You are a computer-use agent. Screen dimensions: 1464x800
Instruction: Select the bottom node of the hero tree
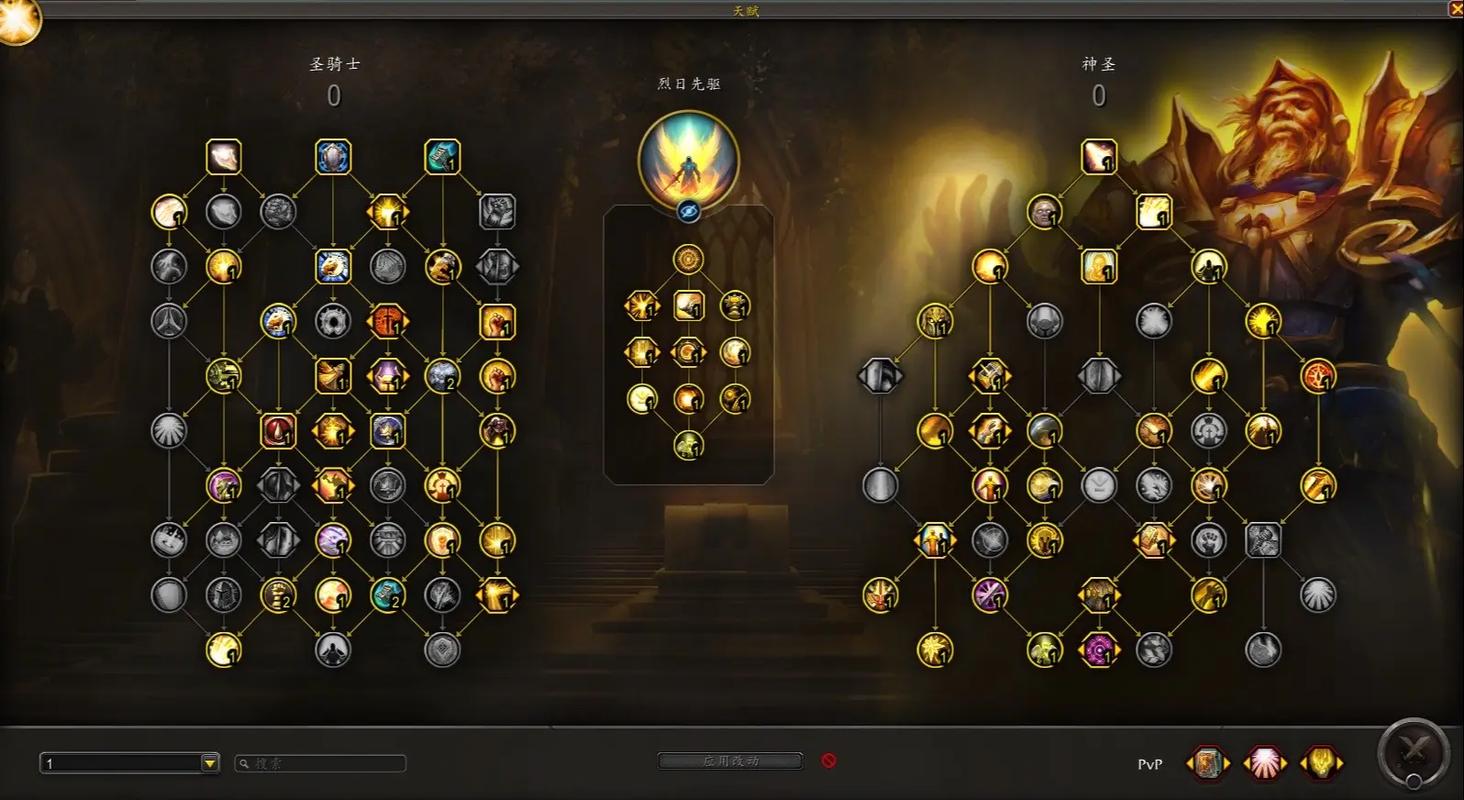(x=688, y=445)
